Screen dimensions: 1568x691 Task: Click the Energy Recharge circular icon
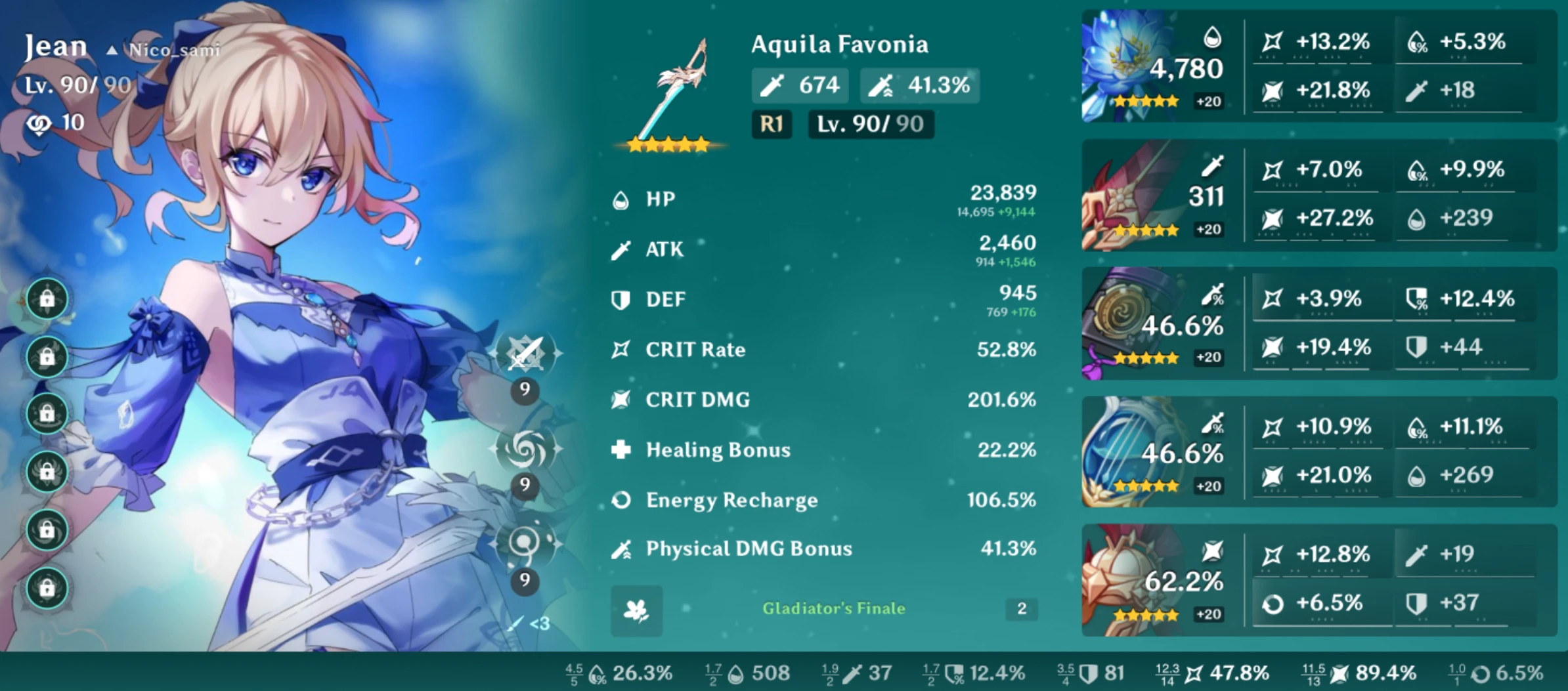click(622, 500)
